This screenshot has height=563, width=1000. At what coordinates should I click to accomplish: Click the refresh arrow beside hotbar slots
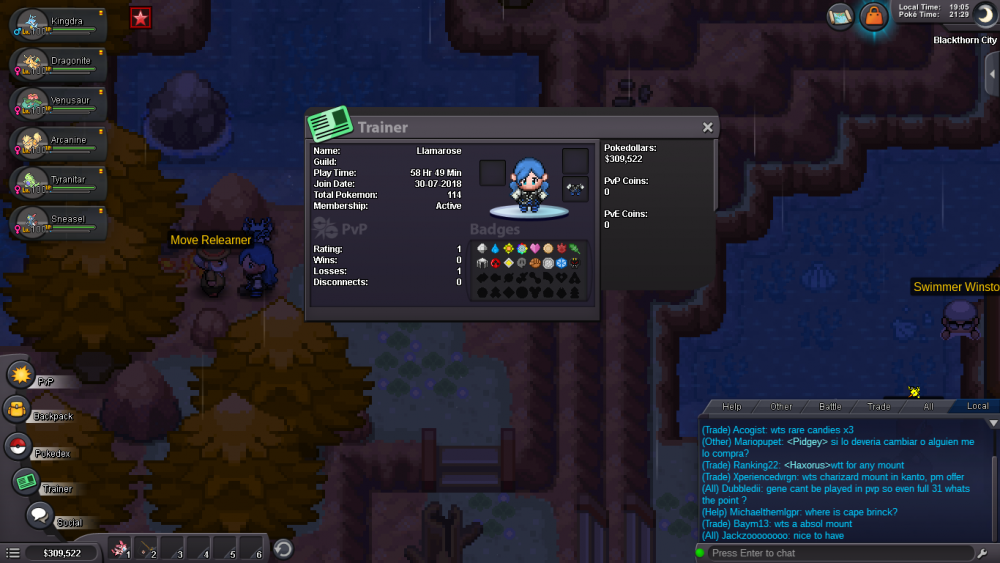coord(283,548)
